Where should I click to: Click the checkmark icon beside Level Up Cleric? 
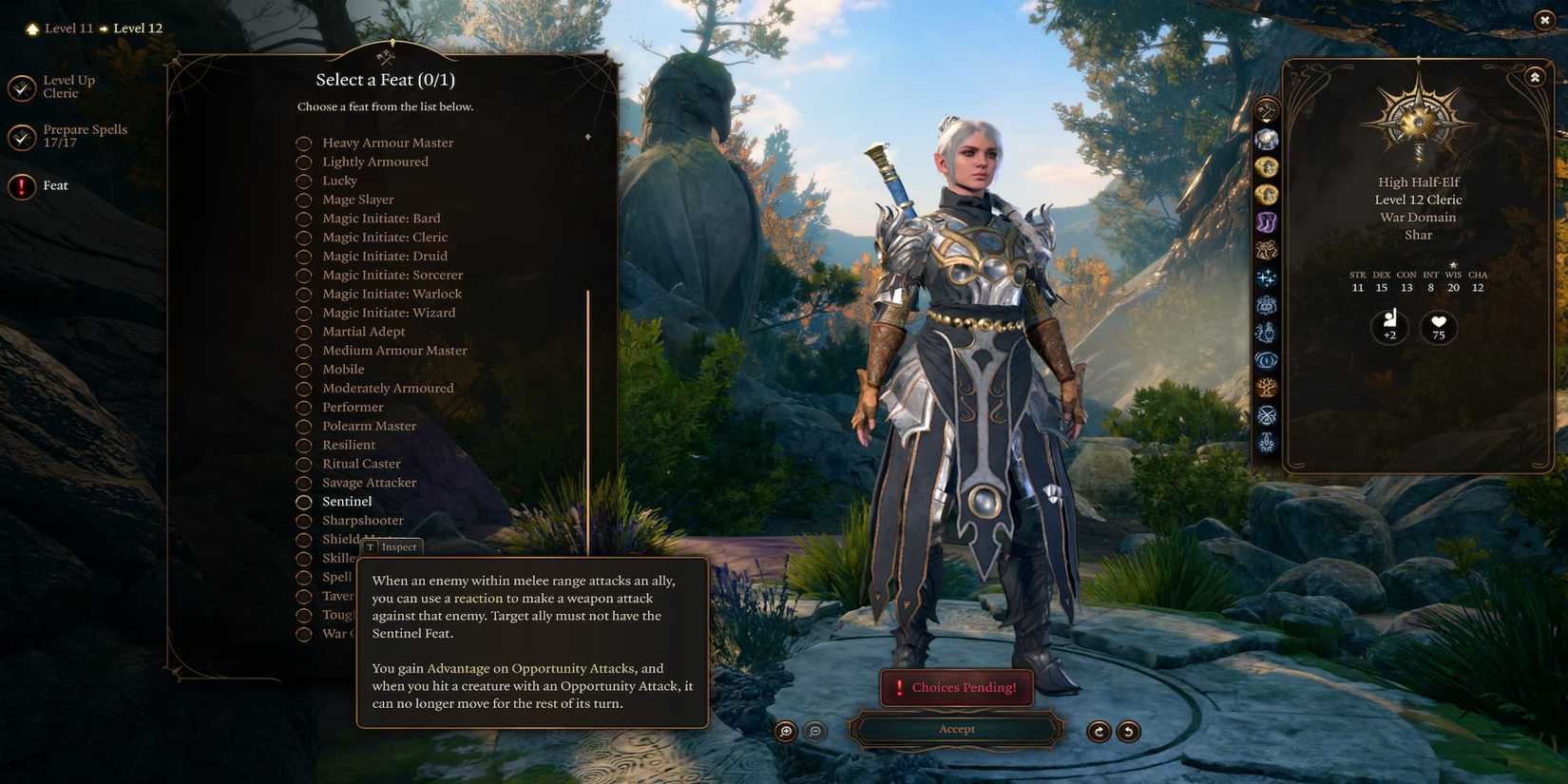point(21,86)
